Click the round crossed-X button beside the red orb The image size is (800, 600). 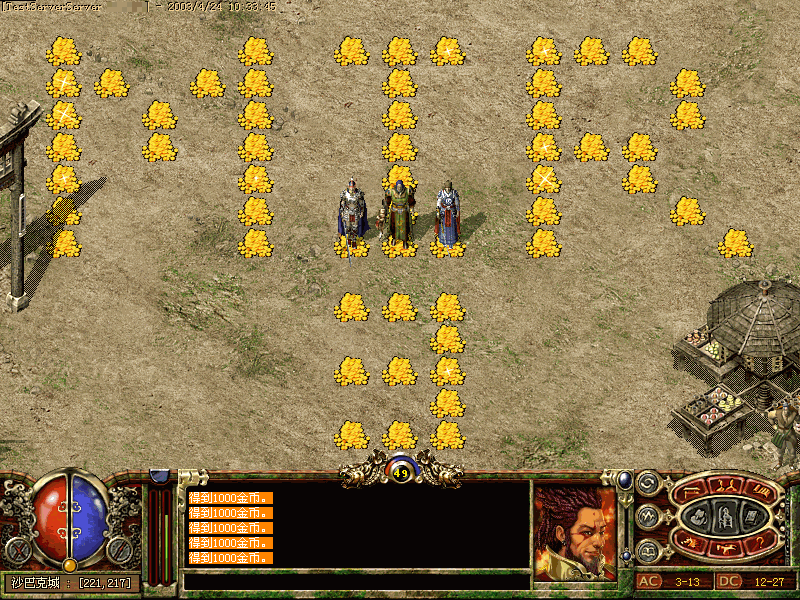17,549
